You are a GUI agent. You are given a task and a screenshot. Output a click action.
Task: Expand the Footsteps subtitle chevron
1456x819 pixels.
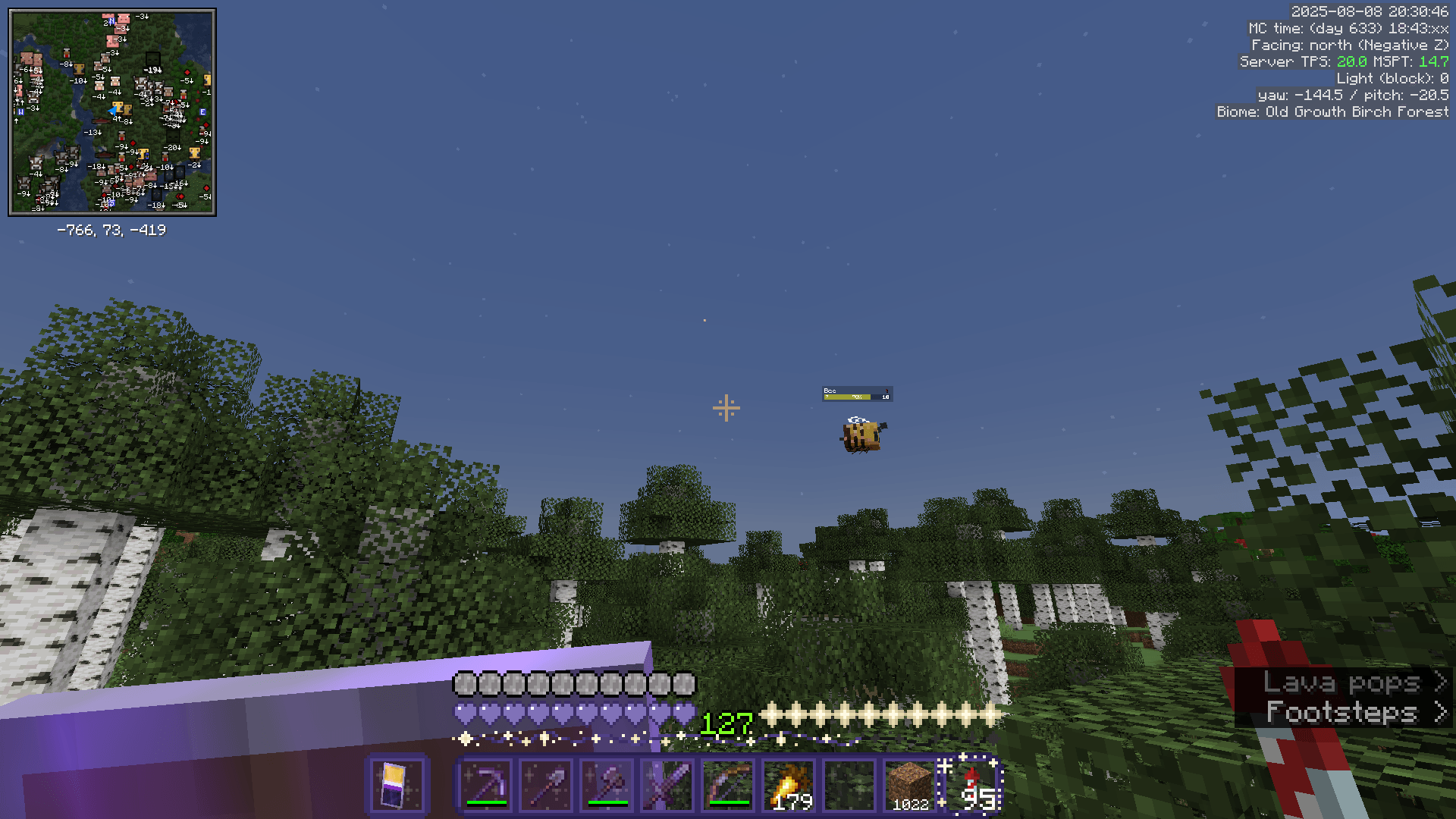point(1442,711)
